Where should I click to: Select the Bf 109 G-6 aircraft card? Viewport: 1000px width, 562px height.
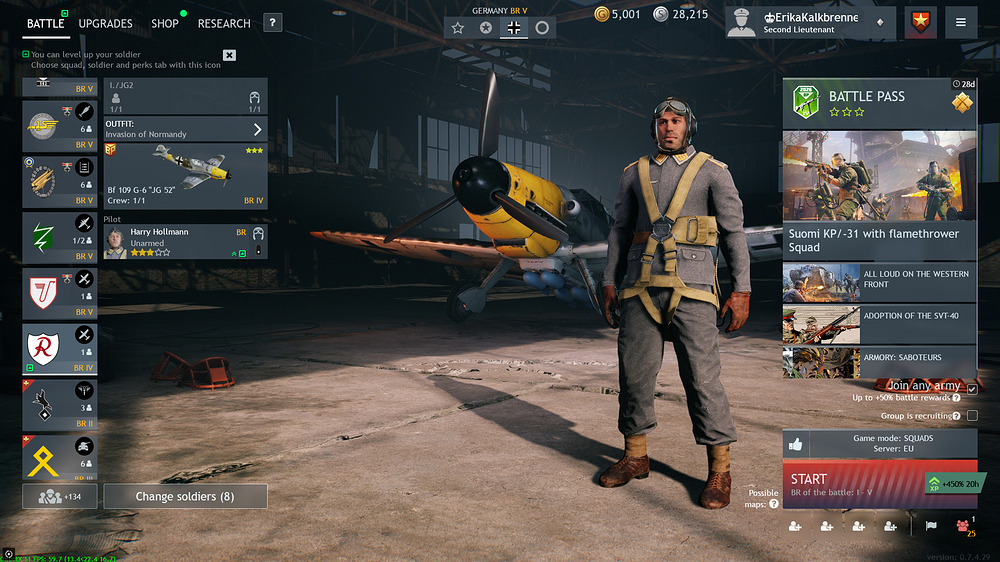(x=185, y=175)
